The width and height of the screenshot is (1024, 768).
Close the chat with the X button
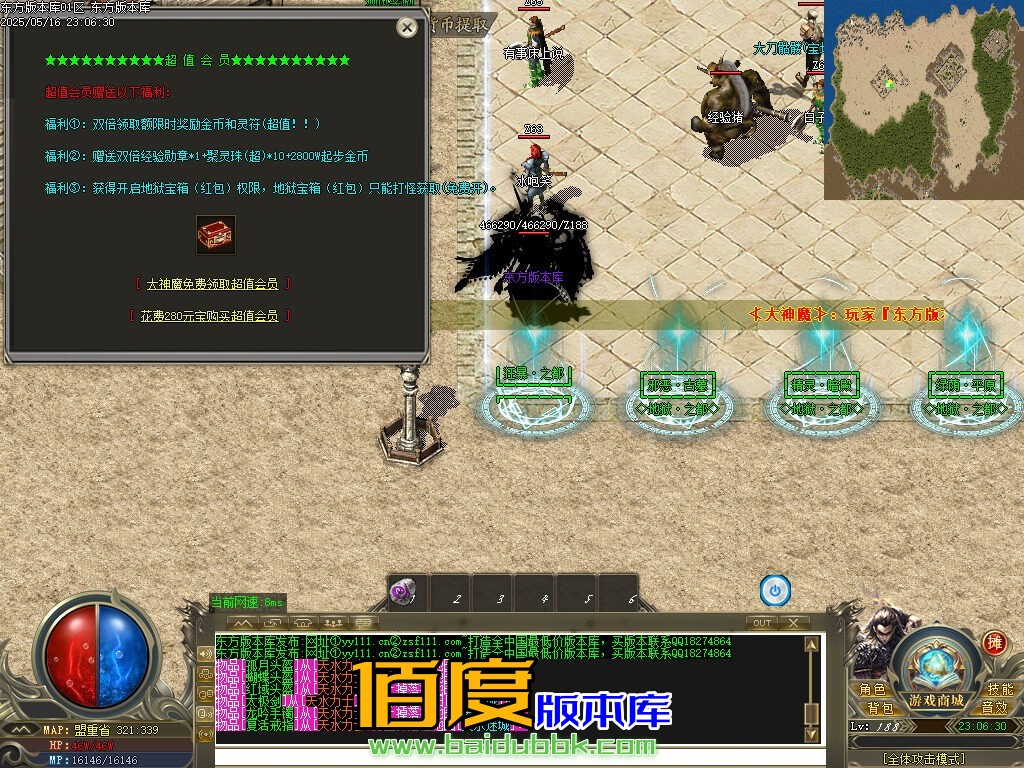(x=793, y=623)
